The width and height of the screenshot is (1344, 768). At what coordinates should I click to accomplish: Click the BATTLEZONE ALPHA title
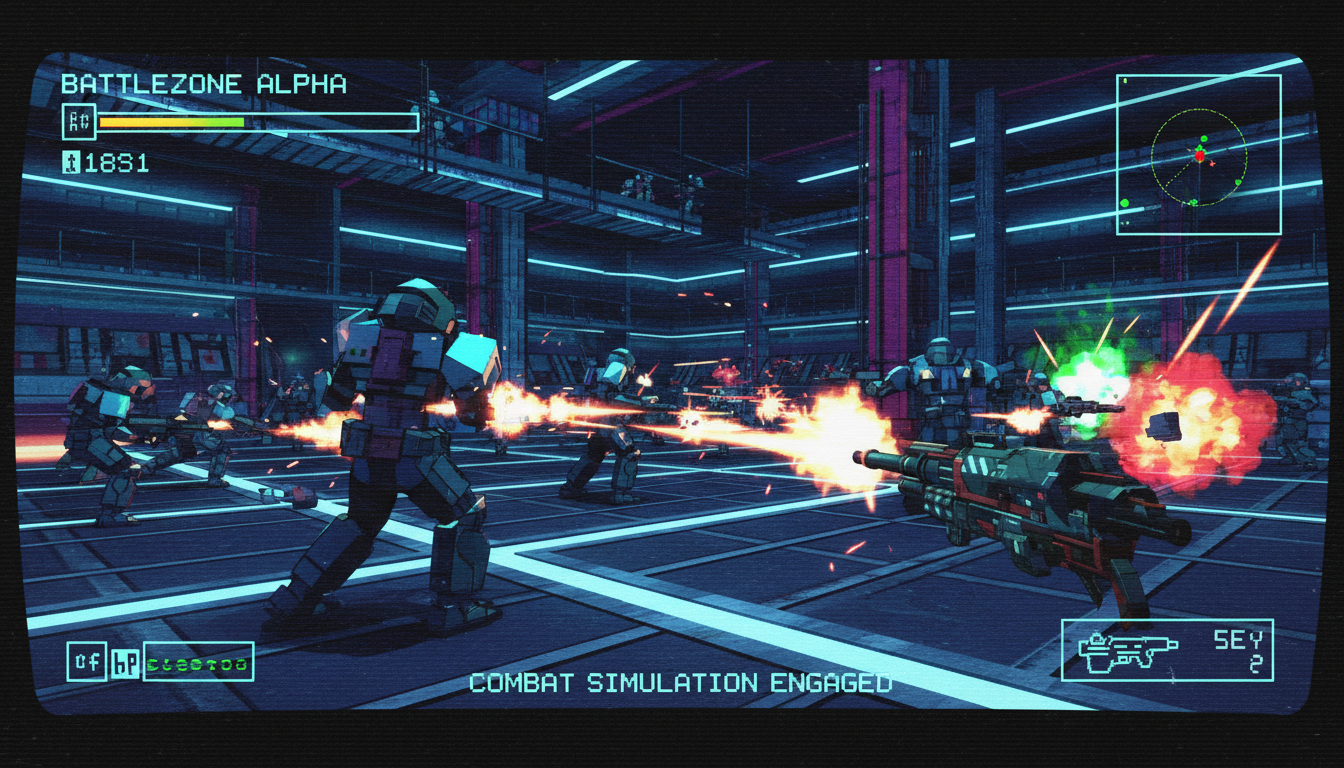click(203, 85)
